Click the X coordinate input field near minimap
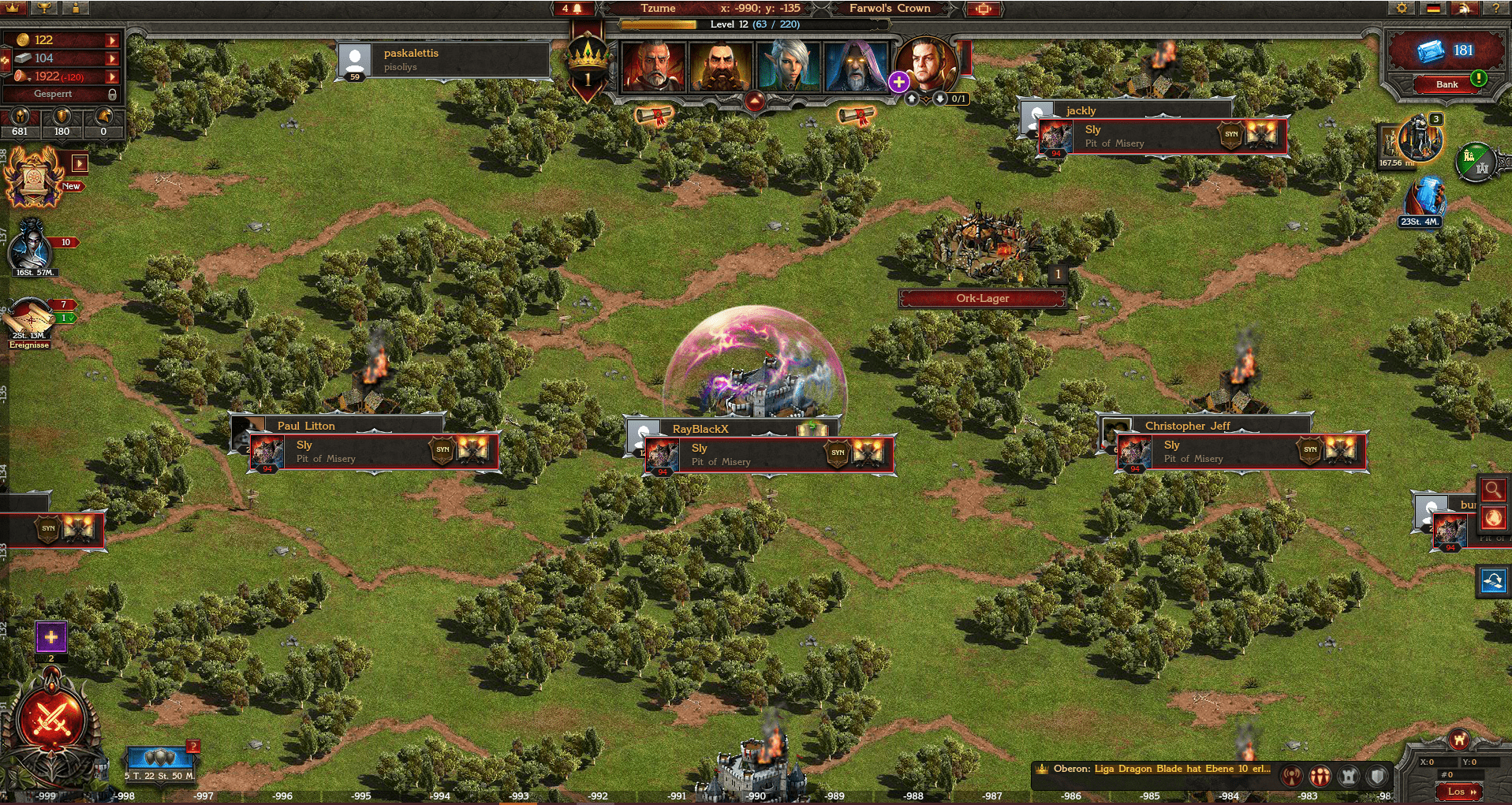1512x805 pixels. 1437,762
